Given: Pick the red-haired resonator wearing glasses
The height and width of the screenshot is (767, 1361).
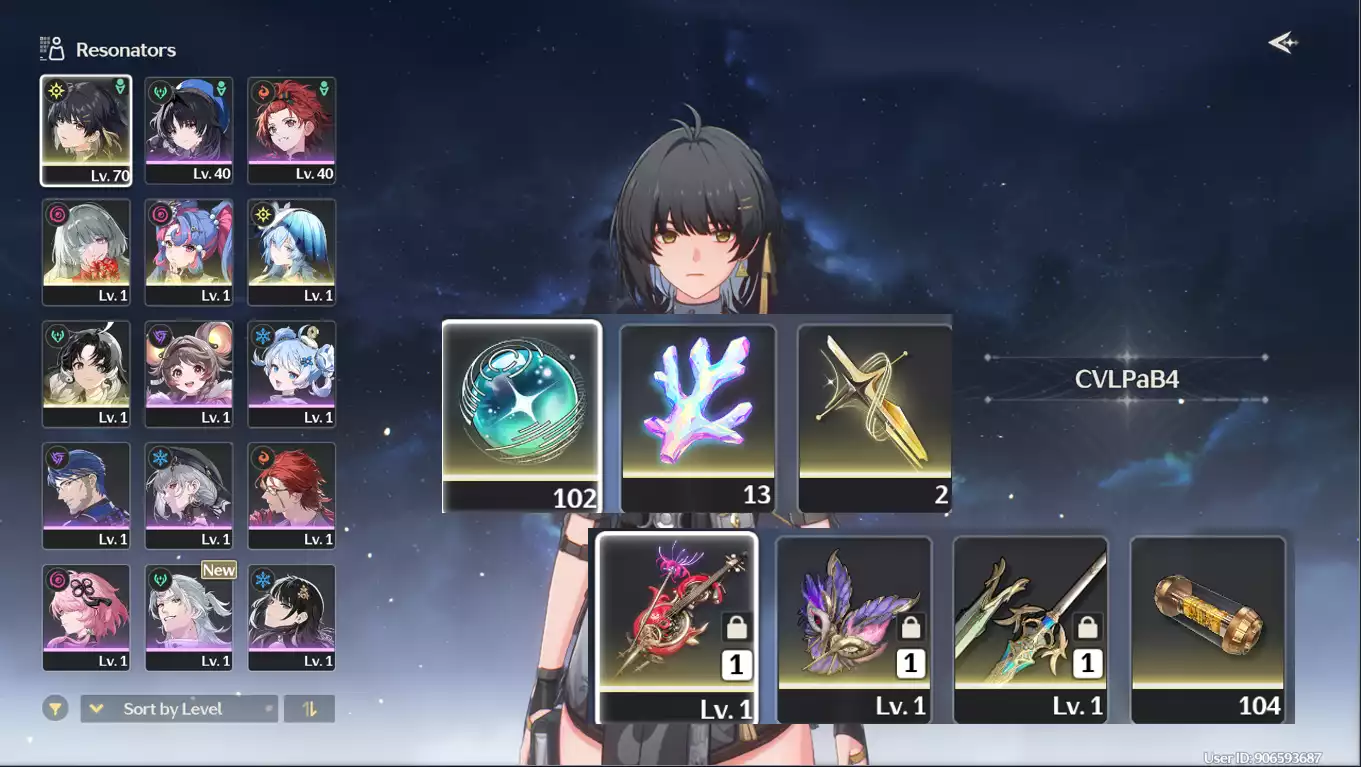Looking at the screenshot, I should 292,496.
